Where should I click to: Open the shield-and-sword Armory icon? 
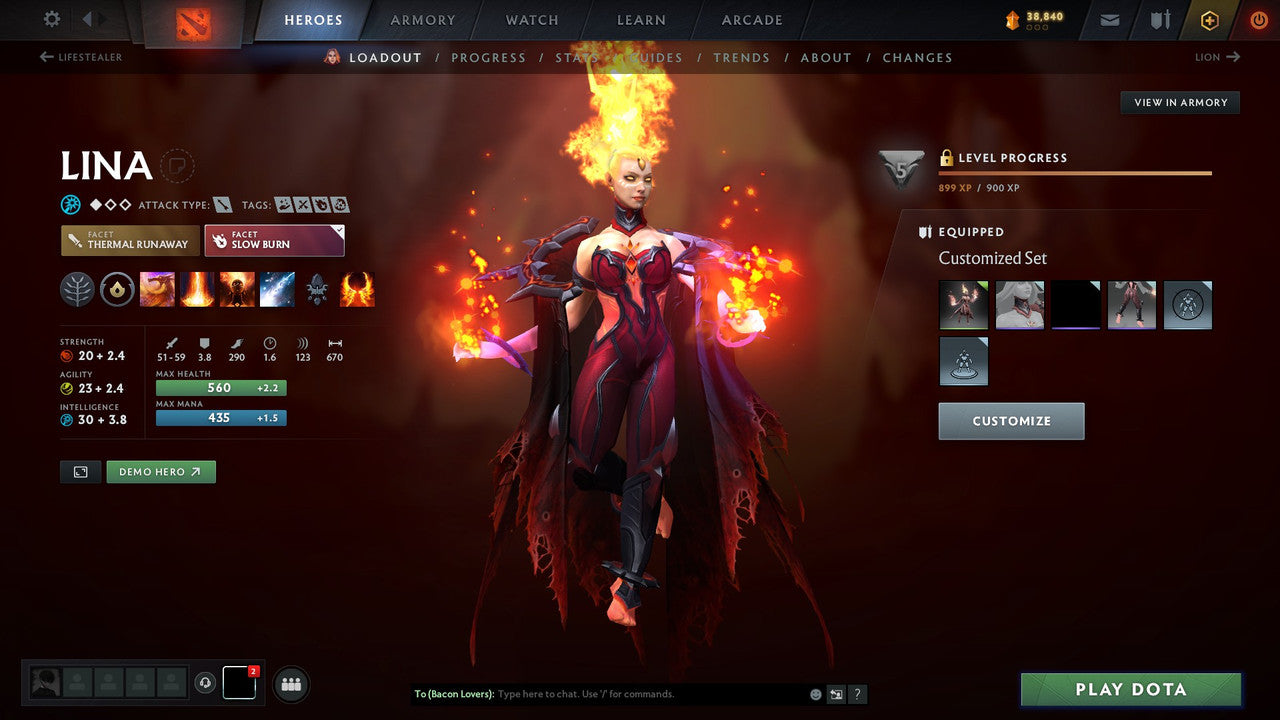1158,20
